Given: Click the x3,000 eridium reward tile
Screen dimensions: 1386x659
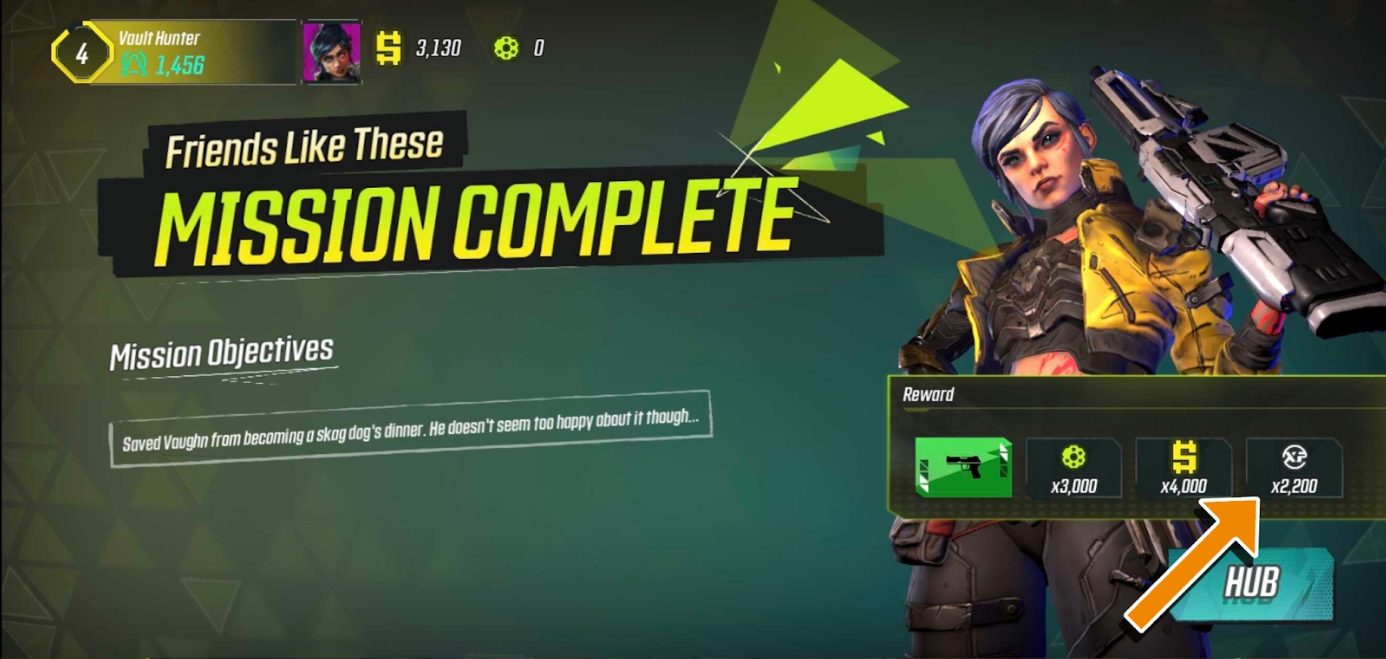Looking at the screenshot, I should pyautogui.click(x=1074, y=468).
